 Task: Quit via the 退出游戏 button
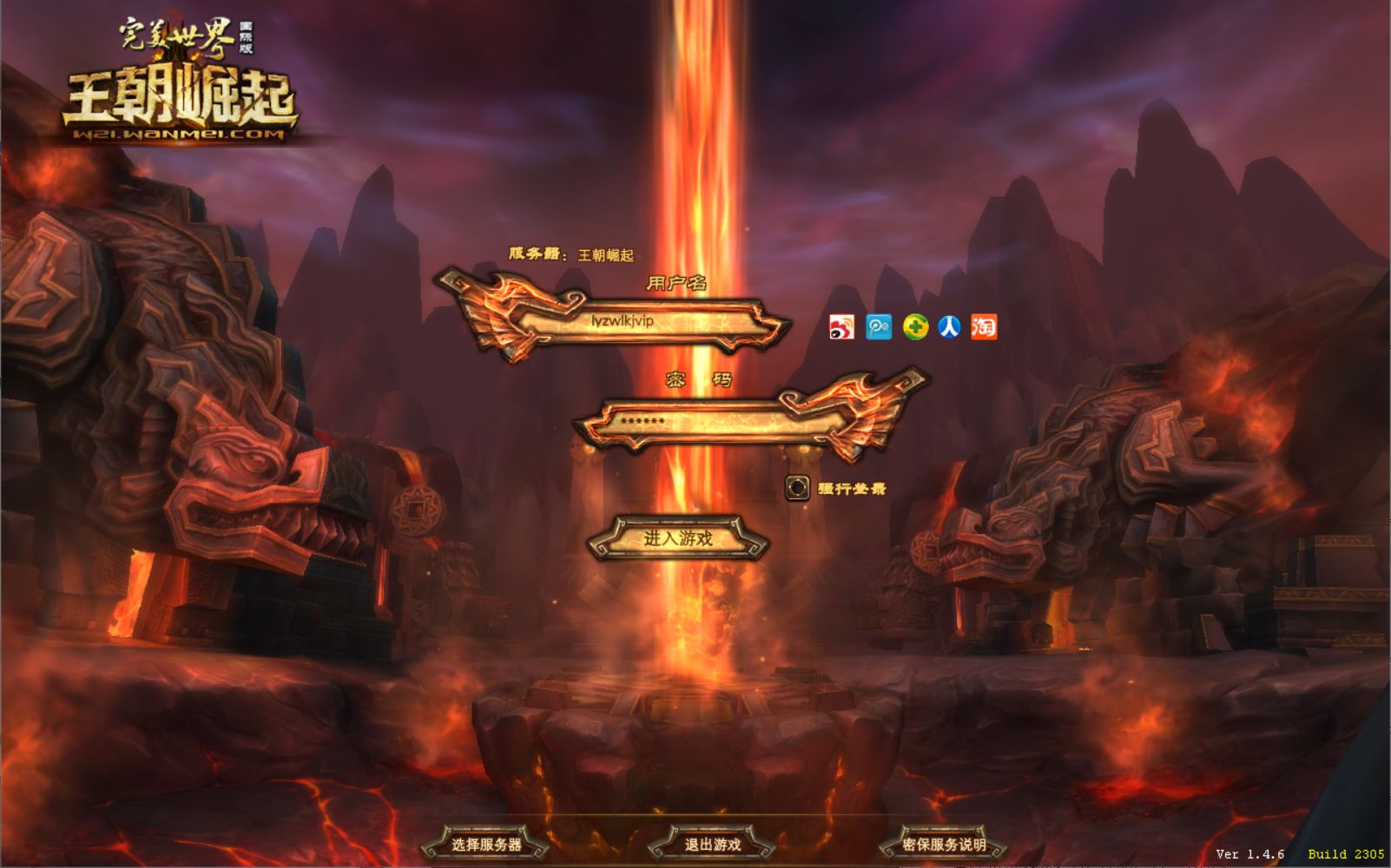click(x=712, y=844)
